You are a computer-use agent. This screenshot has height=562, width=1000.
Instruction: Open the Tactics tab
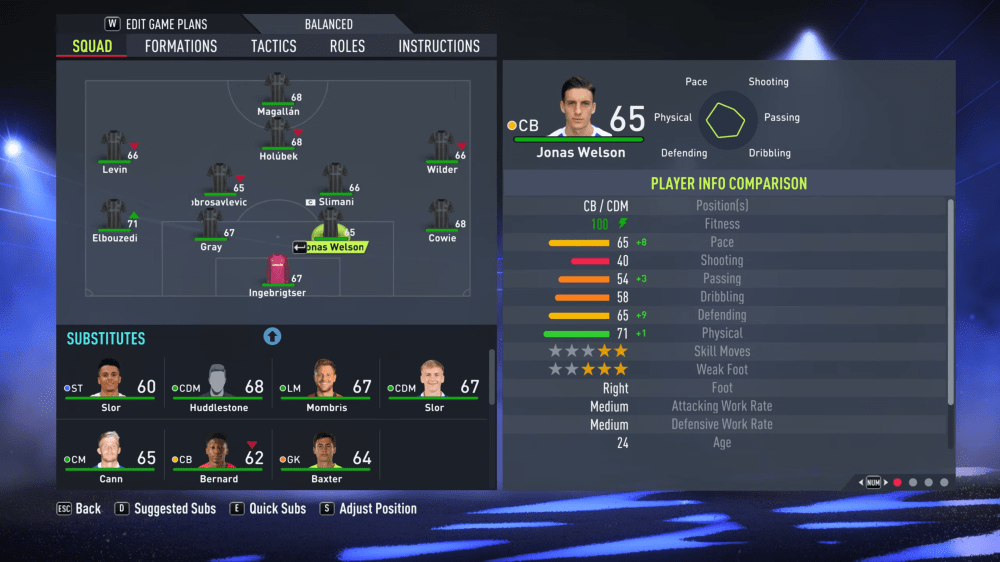273,46
